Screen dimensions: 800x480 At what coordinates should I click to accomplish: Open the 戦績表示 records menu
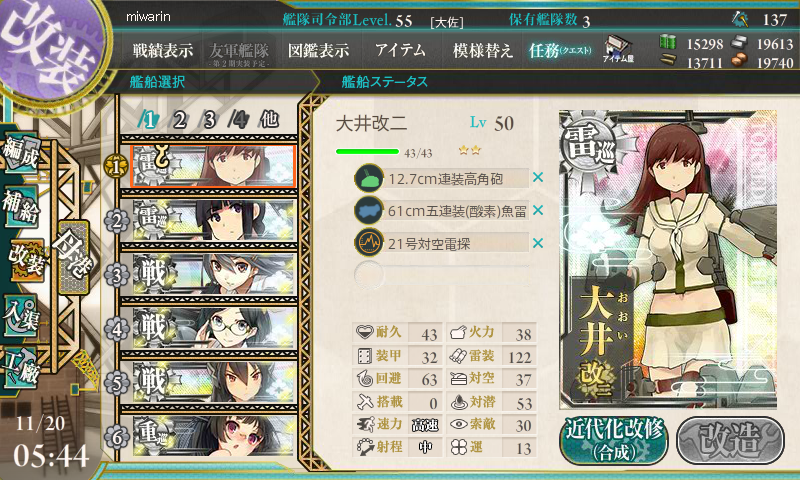click(163, 50)
